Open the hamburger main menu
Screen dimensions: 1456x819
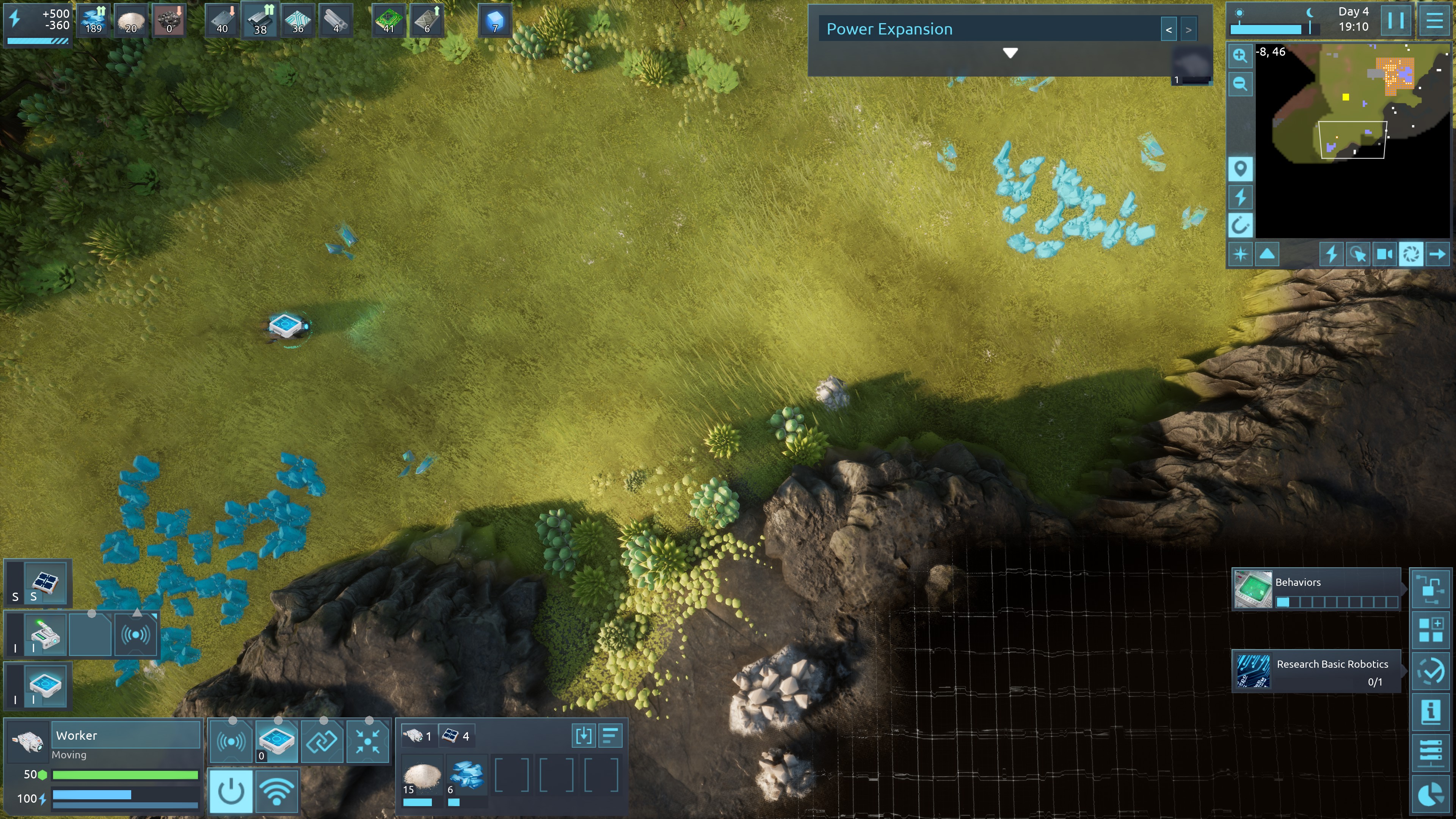tap(1434, 21)
